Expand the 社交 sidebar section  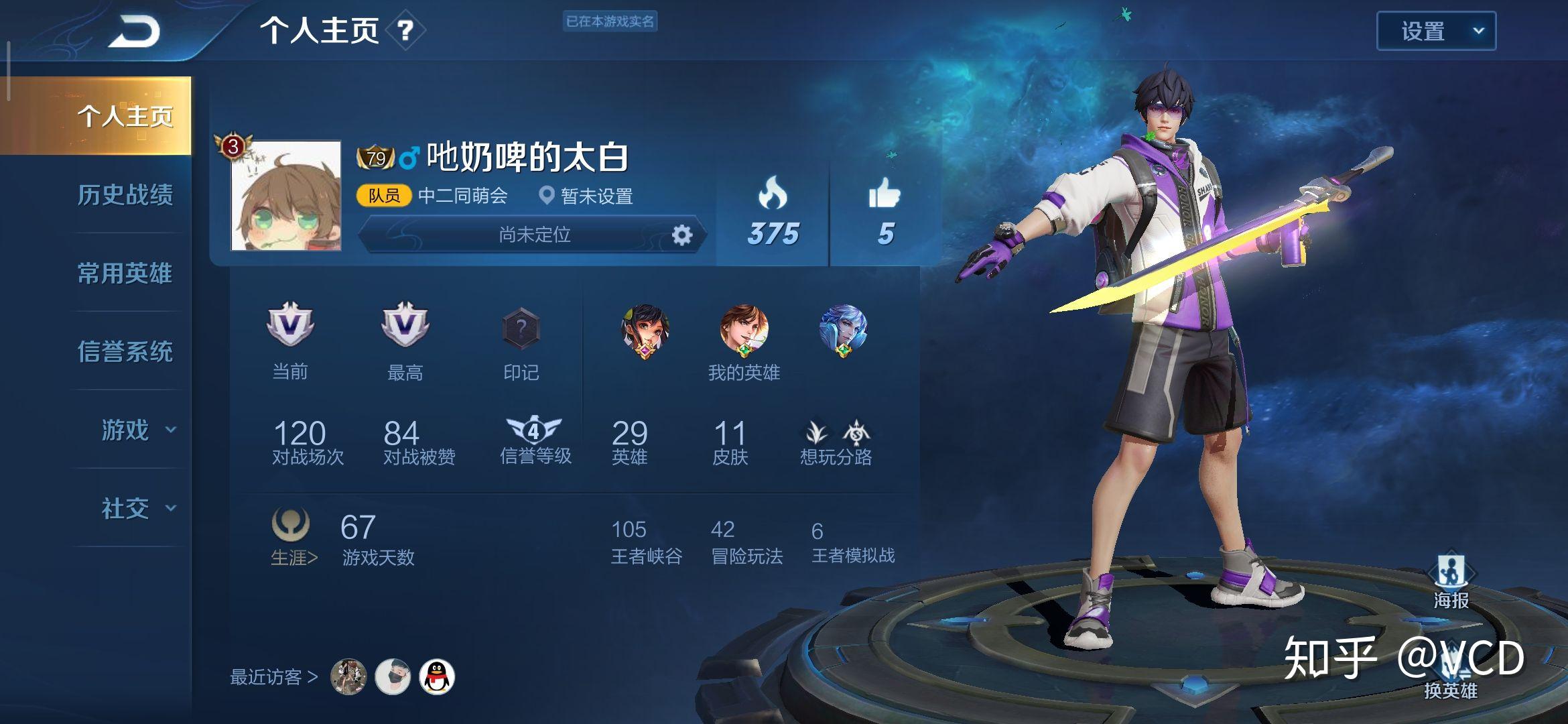click(137, 508)
